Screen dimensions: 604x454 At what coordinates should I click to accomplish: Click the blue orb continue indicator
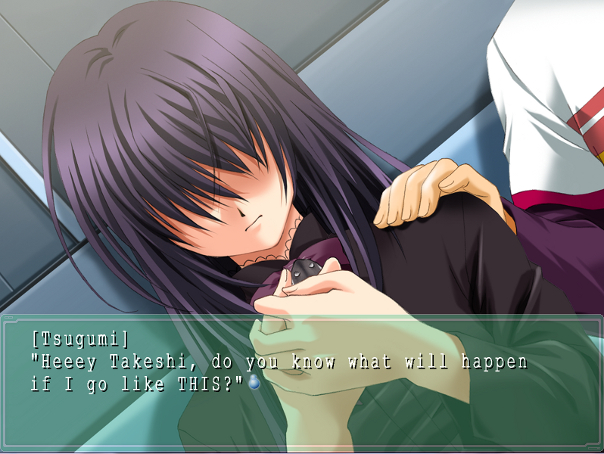click(254, 382)
